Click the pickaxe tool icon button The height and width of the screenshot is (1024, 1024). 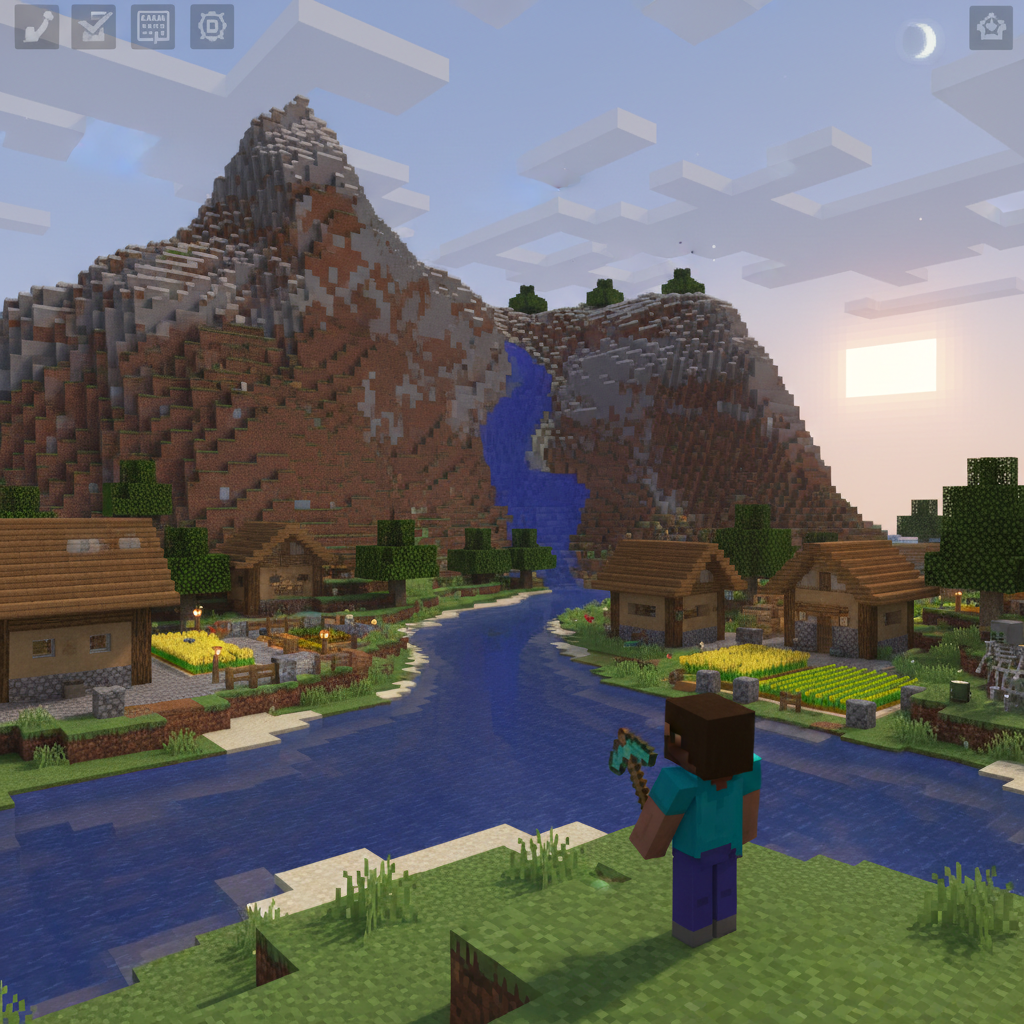point(36,27)
